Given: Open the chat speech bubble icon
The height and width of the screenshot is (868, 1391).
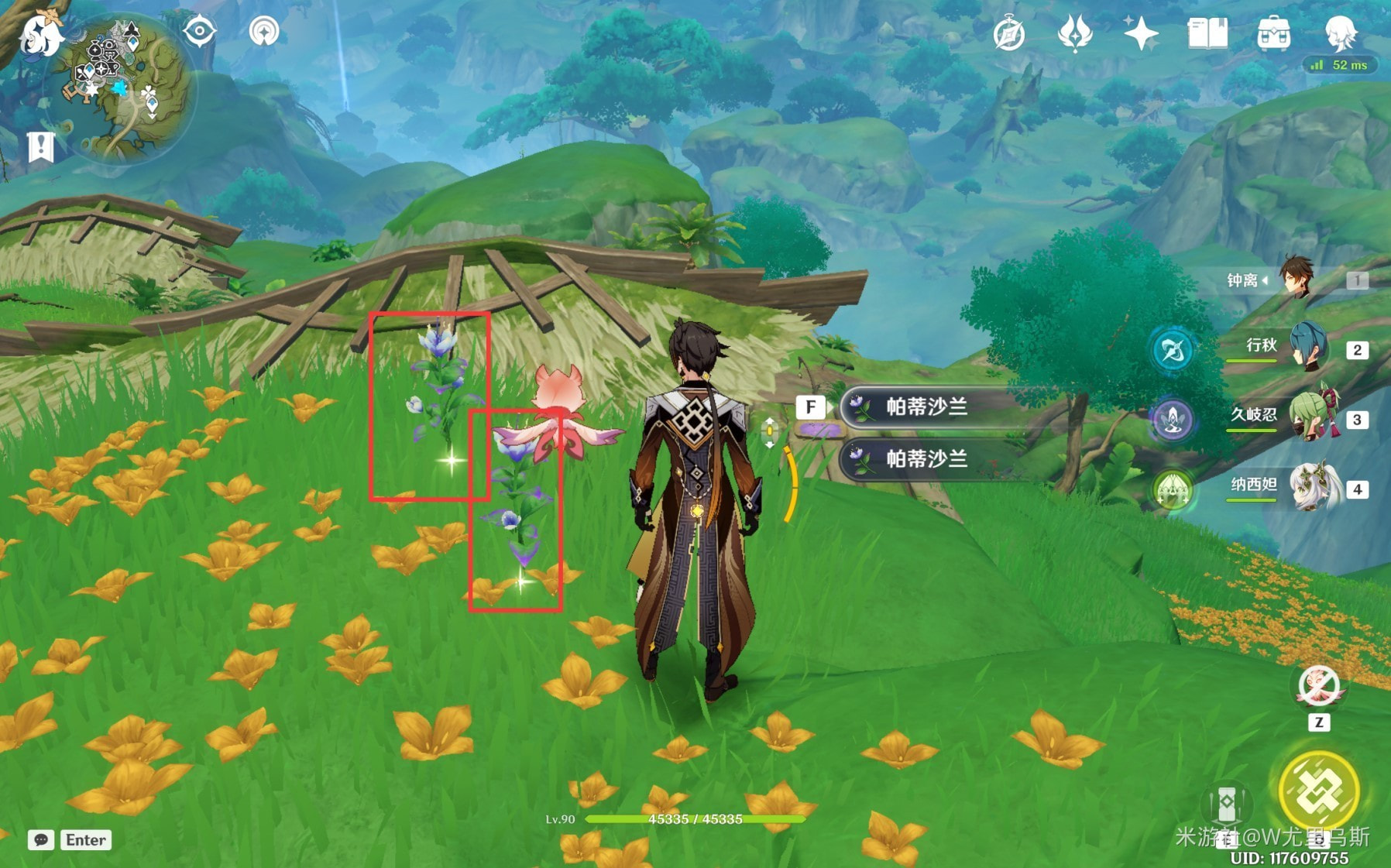Looking at the screenshot, I should (x=41, y=840).
